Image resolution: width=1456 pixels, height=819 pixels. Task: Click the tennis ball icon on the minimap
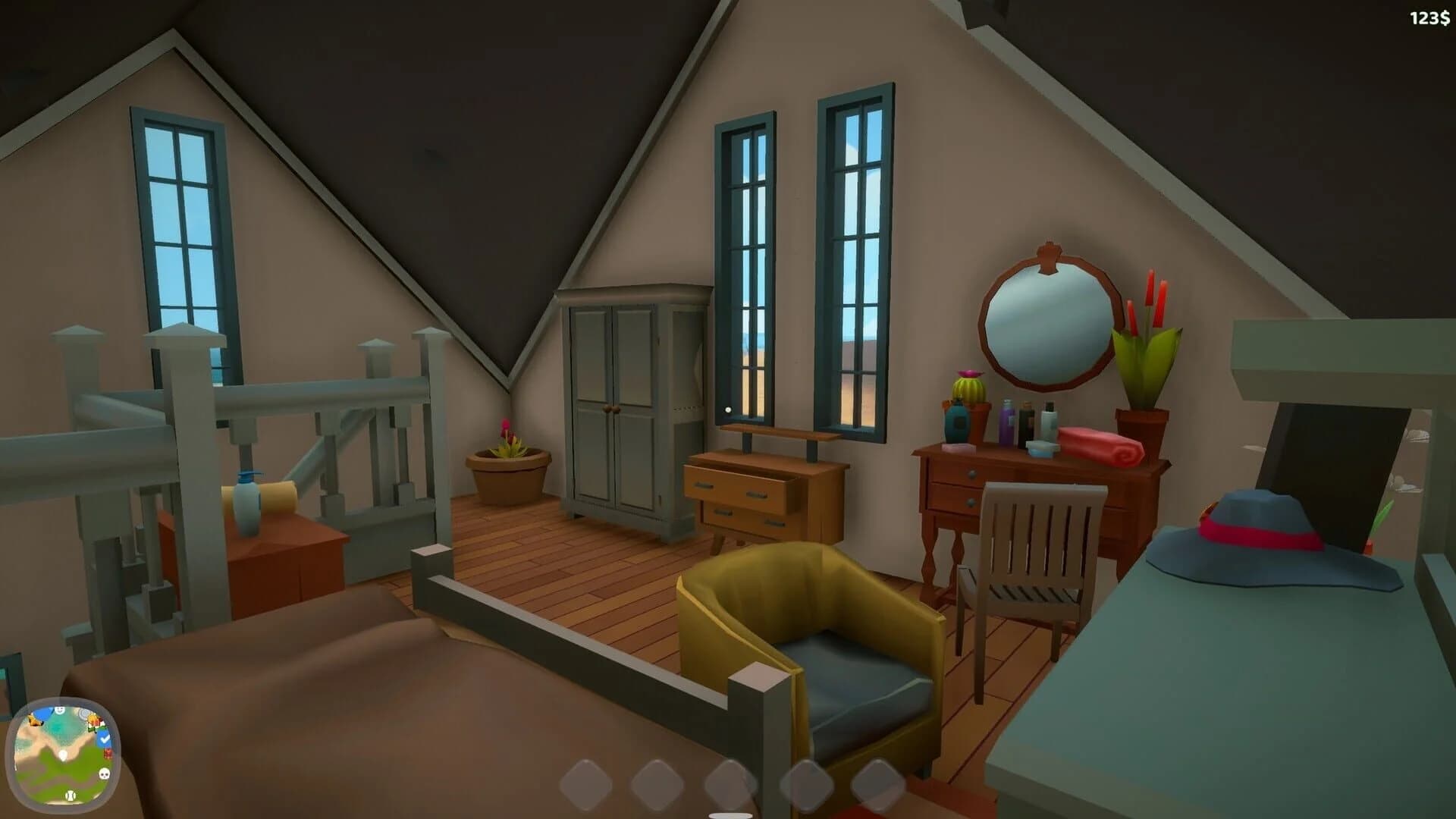tap(71, 795)
